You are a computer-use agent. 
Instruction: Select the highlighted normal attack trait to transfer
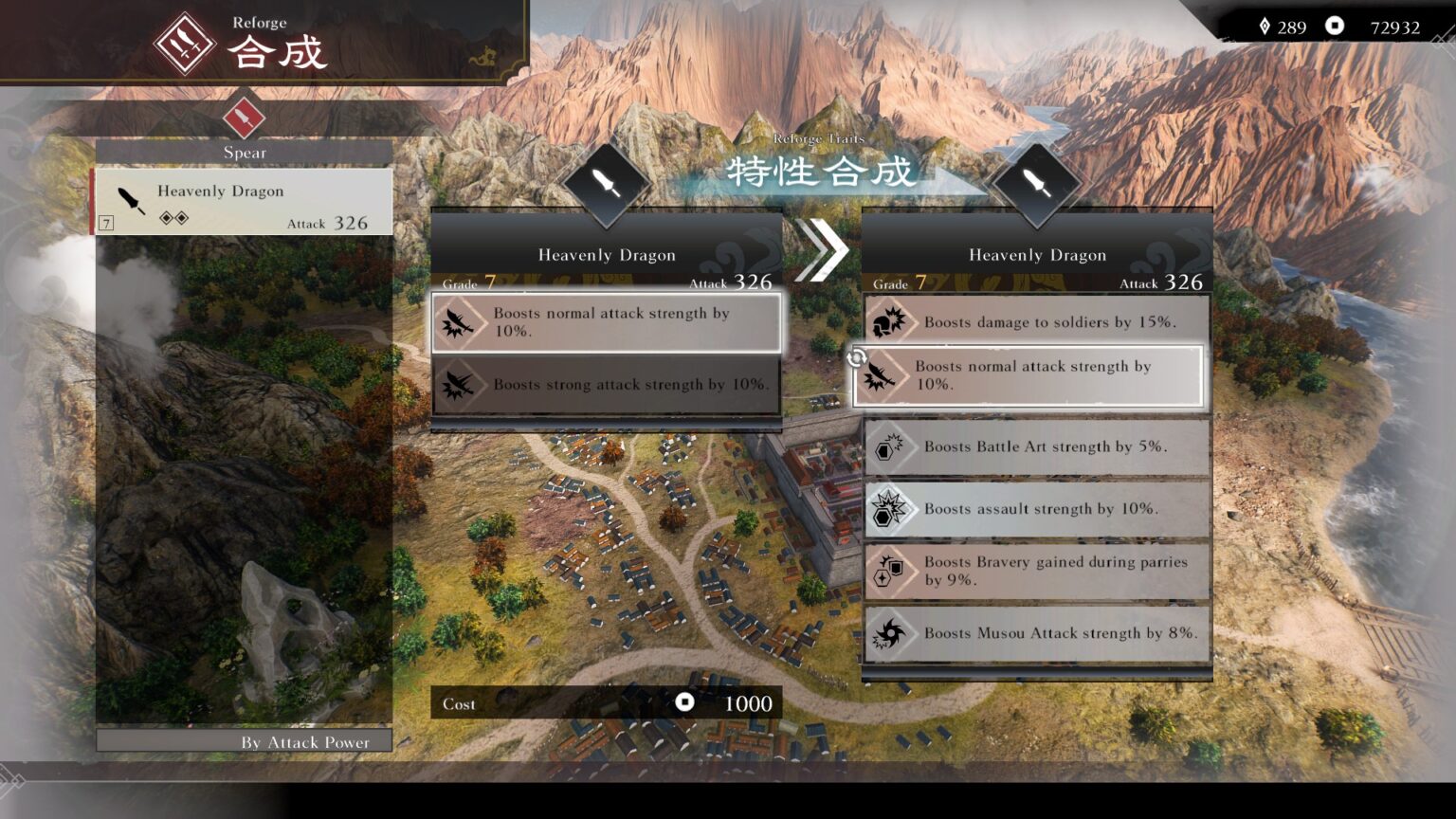click(1028, 375)
